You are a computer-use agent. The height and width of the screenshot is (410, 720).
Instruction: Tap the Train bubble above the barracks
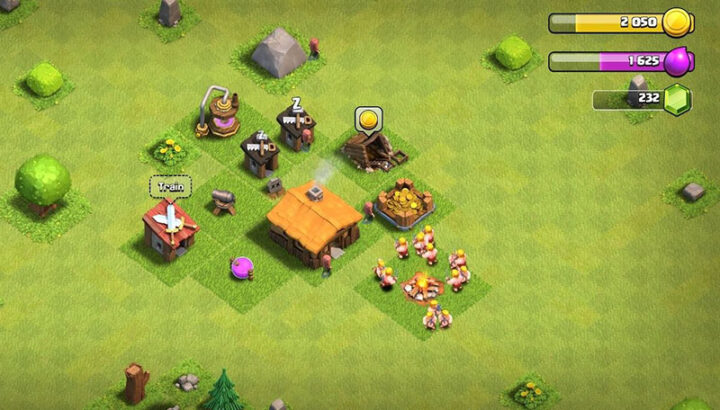pos(170,186)
